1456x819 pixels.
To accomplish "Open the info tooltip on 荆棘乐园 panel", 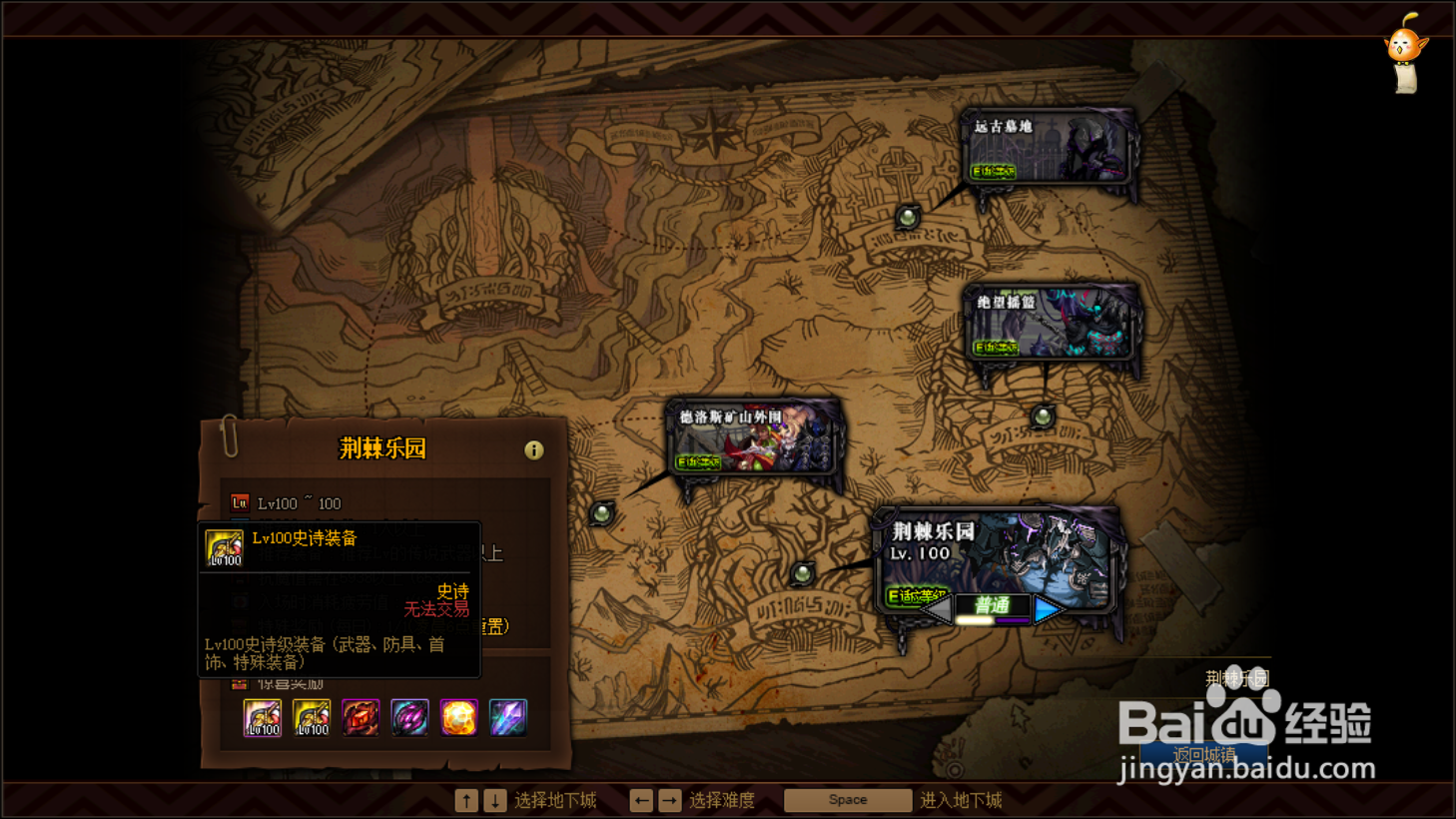I will pyautogui.click(x=534, y=450).
